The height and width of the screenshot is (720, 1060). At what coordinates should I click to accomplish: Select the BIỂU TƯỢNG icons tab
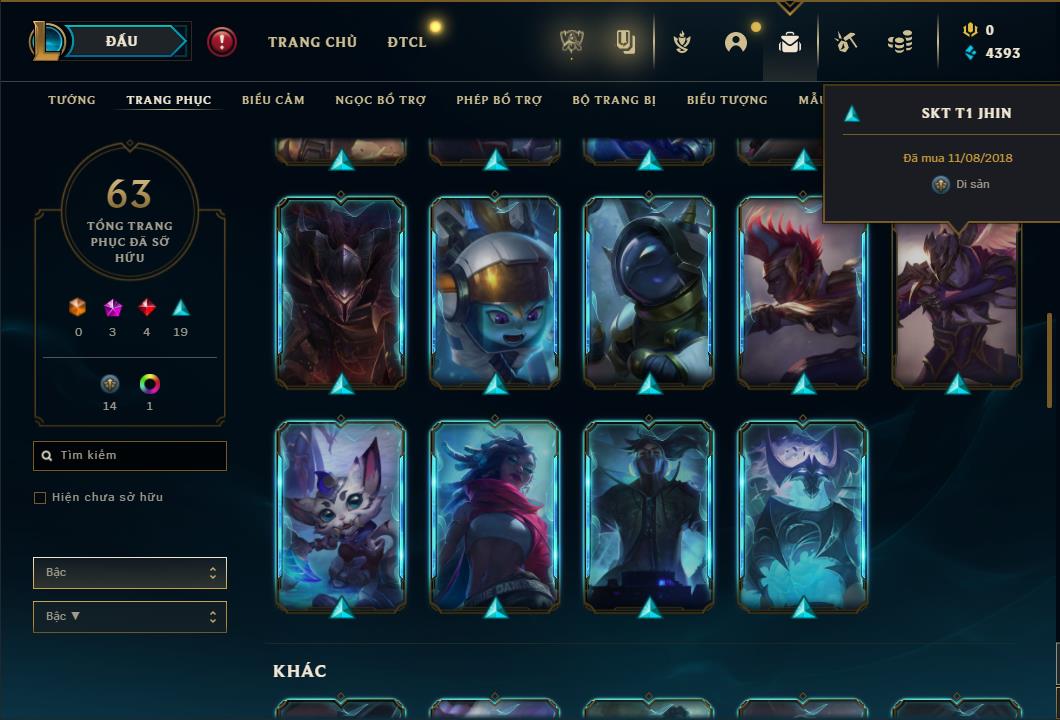[727, 100]
